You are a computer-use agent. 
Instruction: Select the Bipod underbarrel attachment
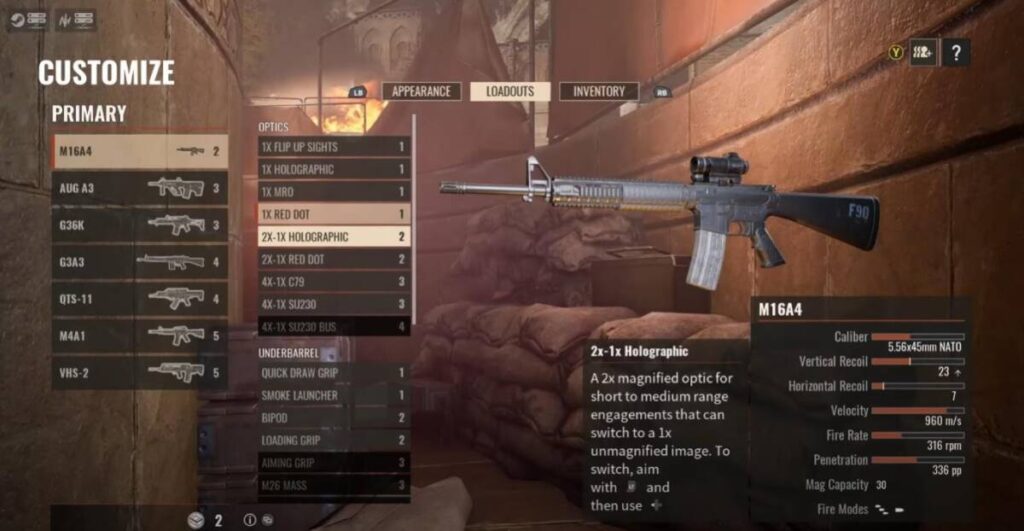pos(334,418)
